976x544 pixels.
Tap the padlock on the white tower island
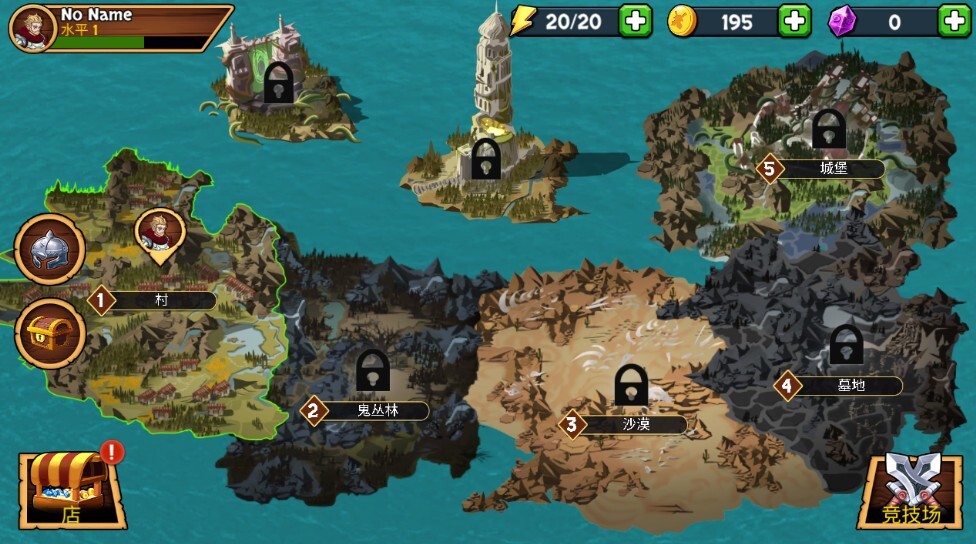tap(486, 158)
